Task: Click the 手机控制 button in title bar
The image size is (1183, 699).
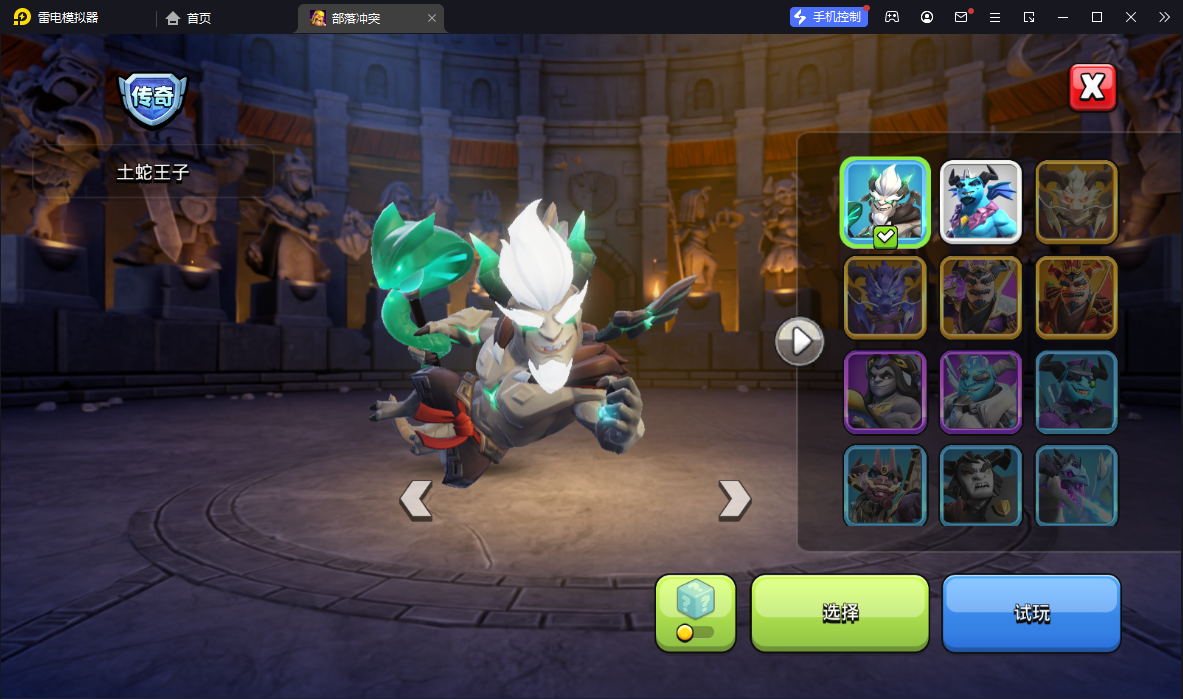Action: point(828,17)
